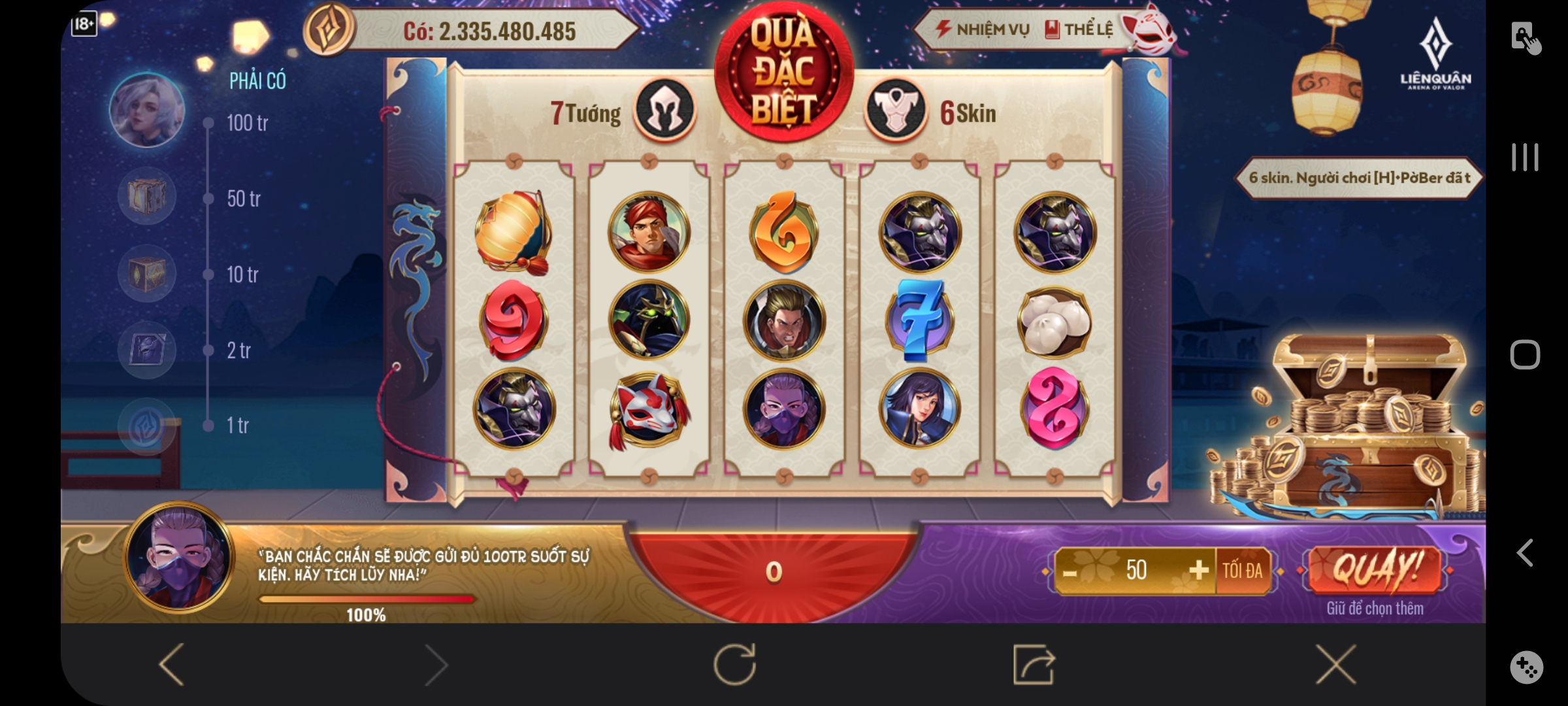Click the QUÀ ĐẶC BIỆT special gift badge

(x=783, y=72)
